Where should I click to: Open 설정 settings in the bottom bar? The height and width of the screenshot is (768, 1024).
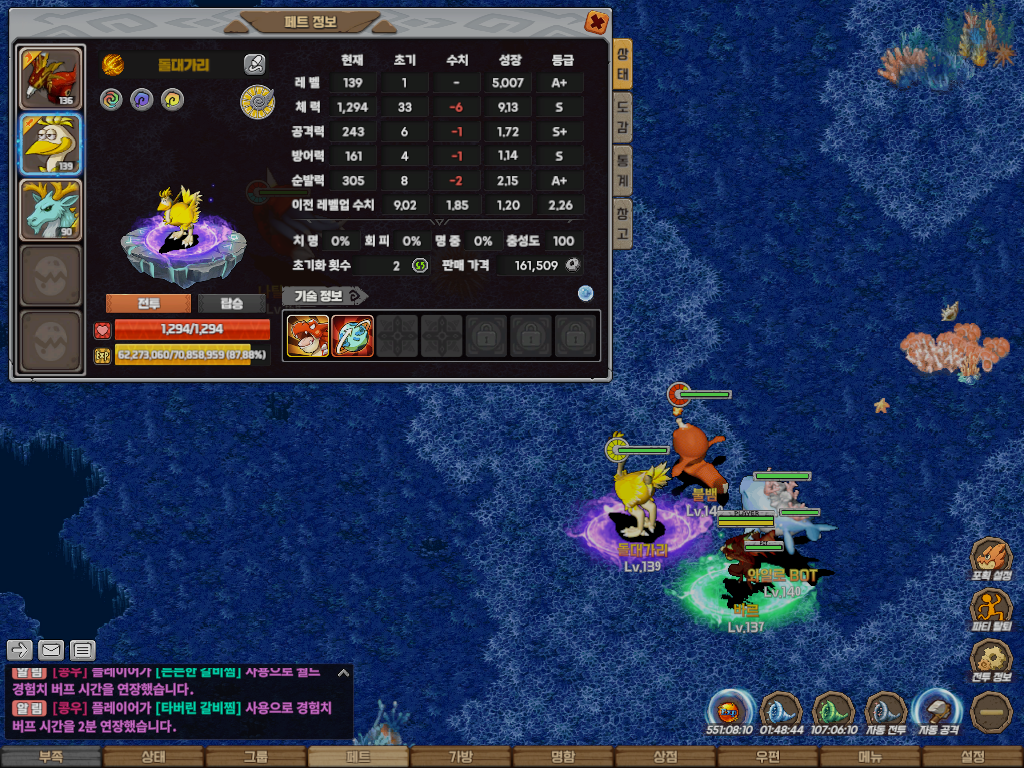click(972, 757)
